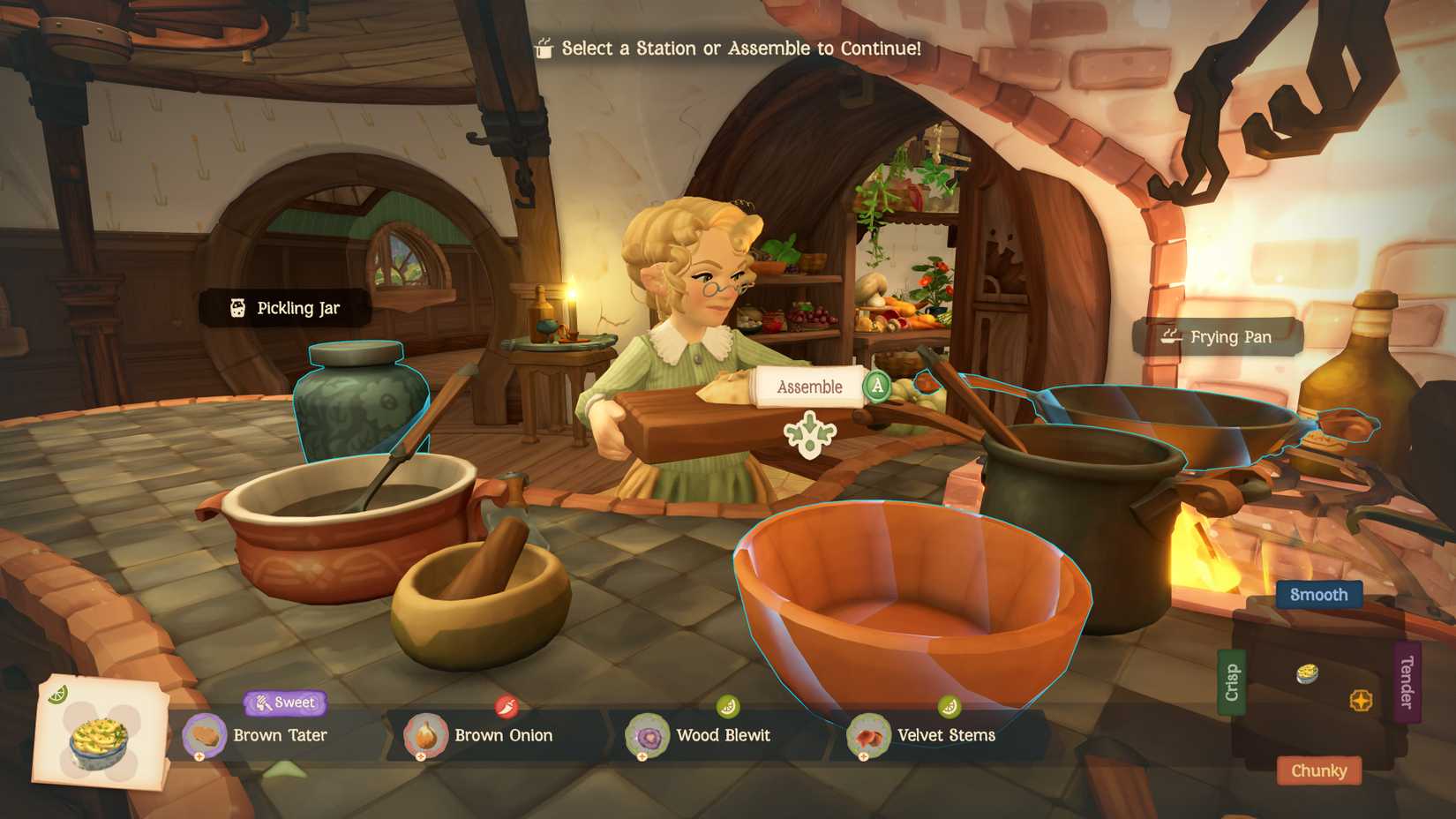
Task: Click the green arrows below the Assemble prompt
Action: 809,434
